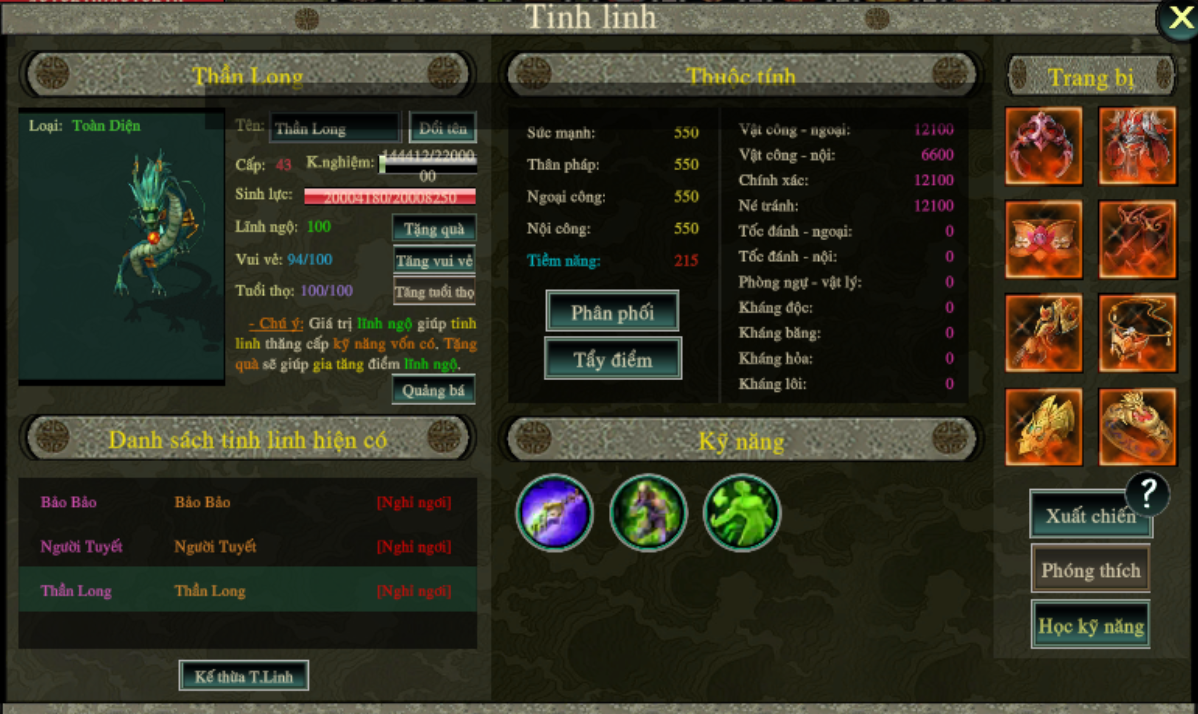1198x714 pixels.
Task: Open Học kỹ năng skill learning
Action: pos(1090,626)
